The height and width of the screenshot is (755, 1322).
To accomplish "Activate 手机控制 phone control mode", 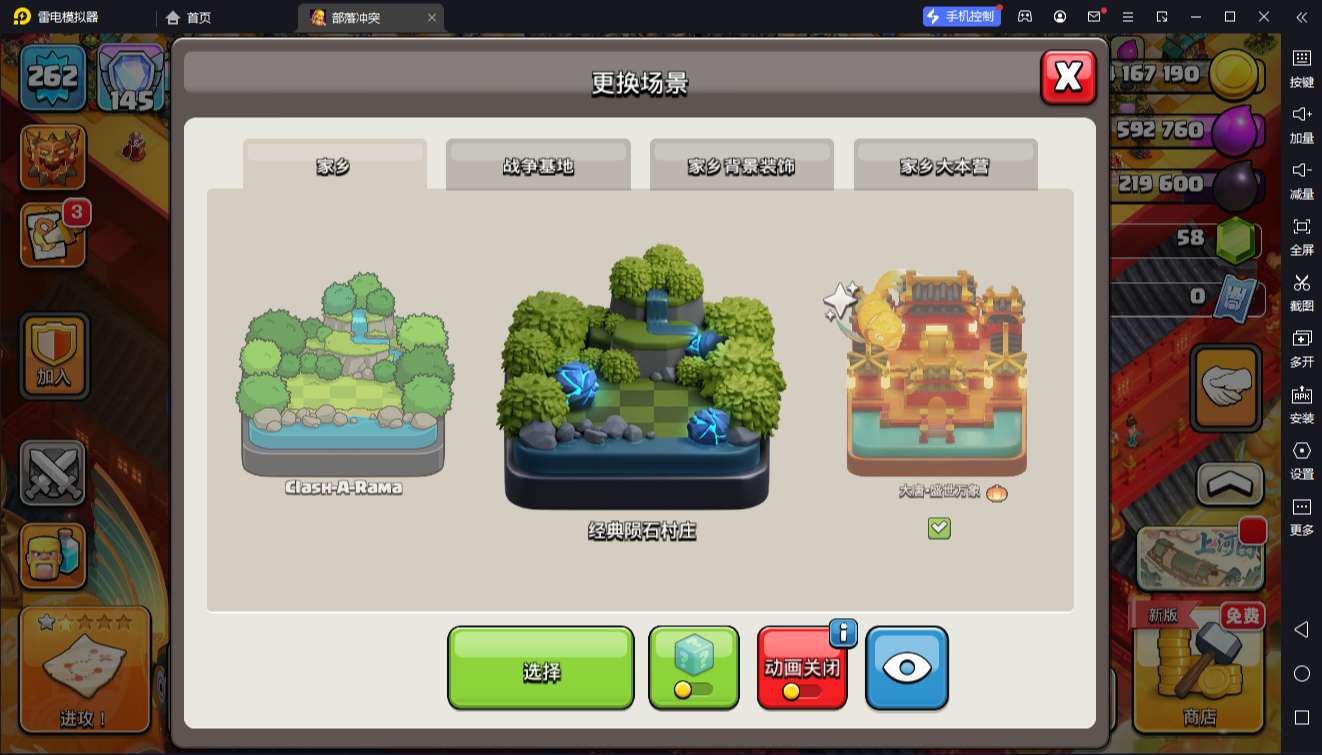I will (961, 16).
